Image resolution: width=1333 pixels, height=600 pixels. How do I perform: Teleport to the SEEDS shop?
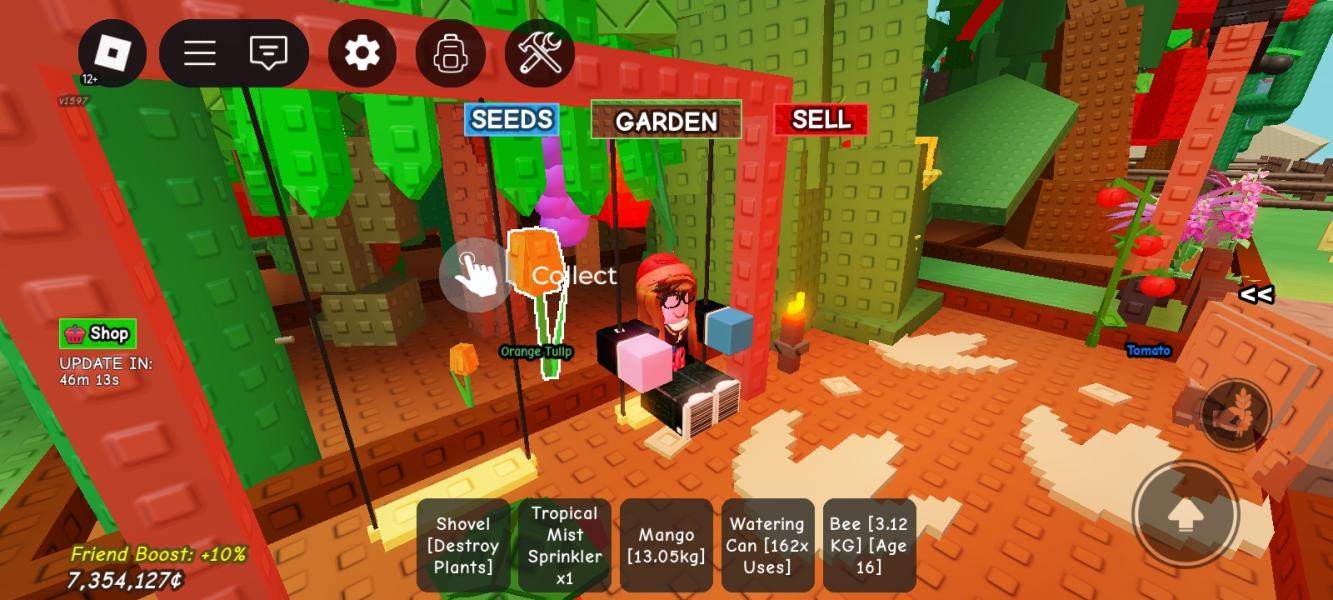[512, 120]
